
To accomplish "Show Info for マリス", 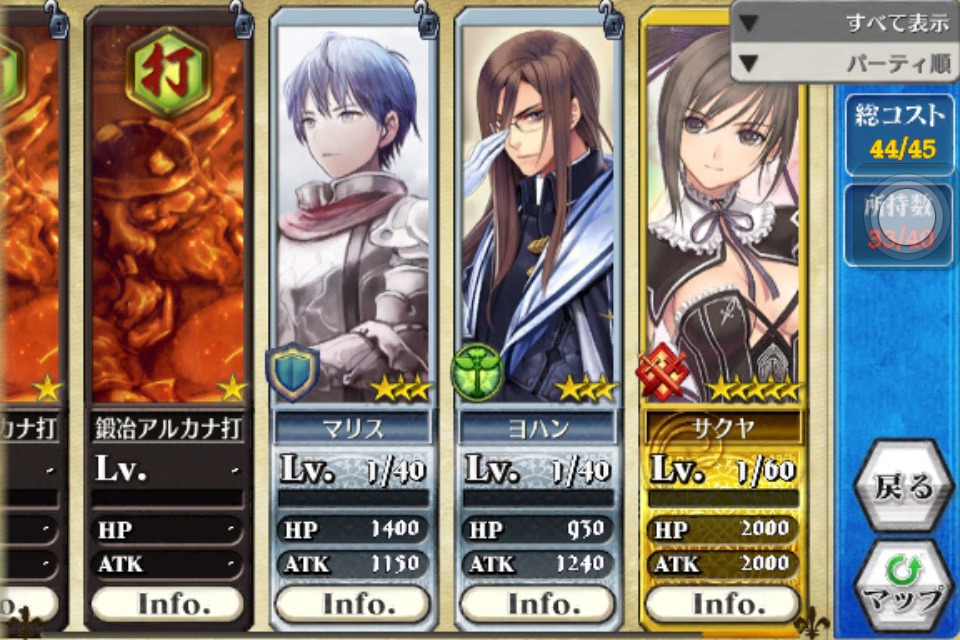I will point(352,604).
